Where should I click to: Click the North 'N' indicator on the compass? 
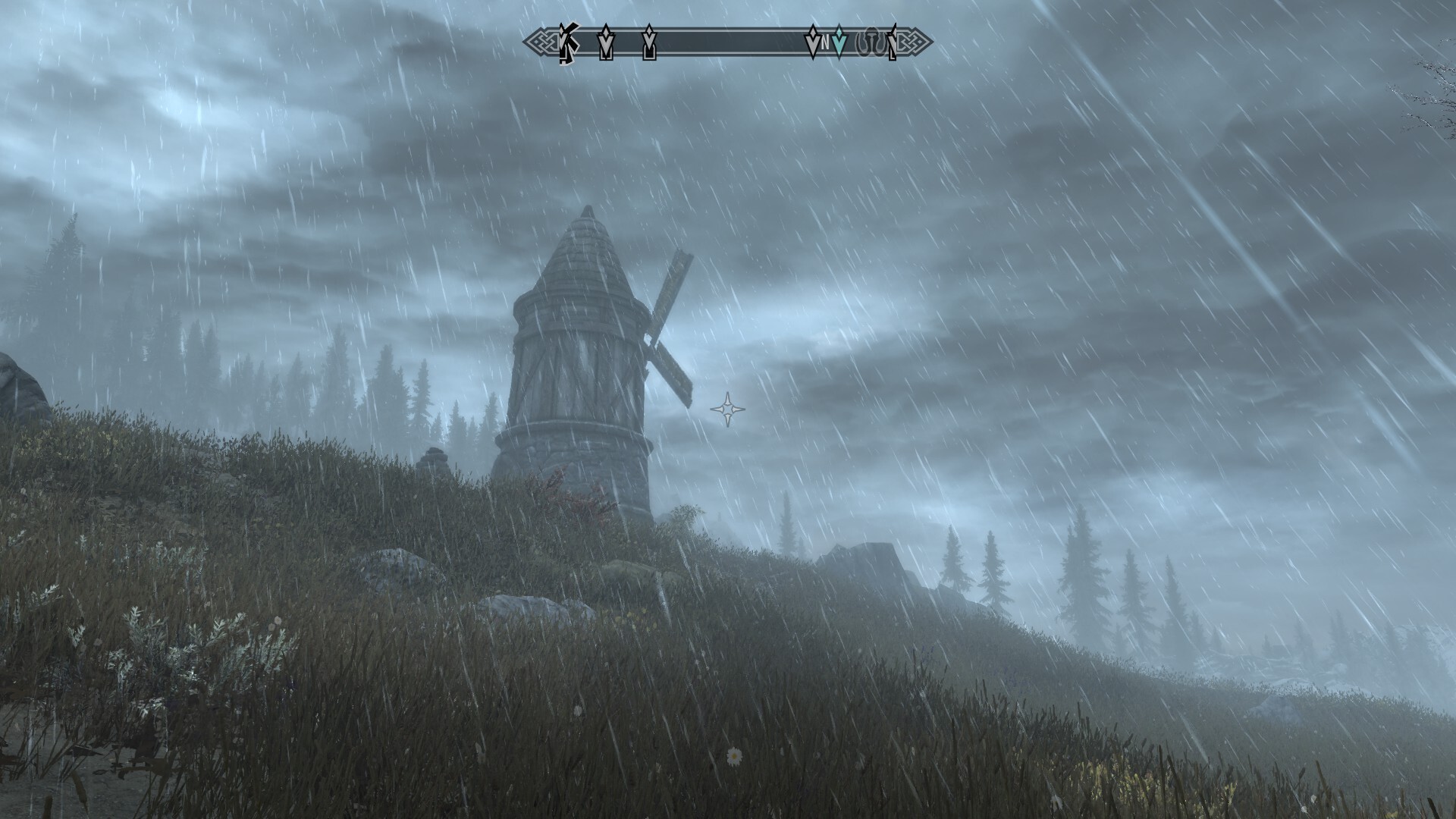click(x=825, y=44)
